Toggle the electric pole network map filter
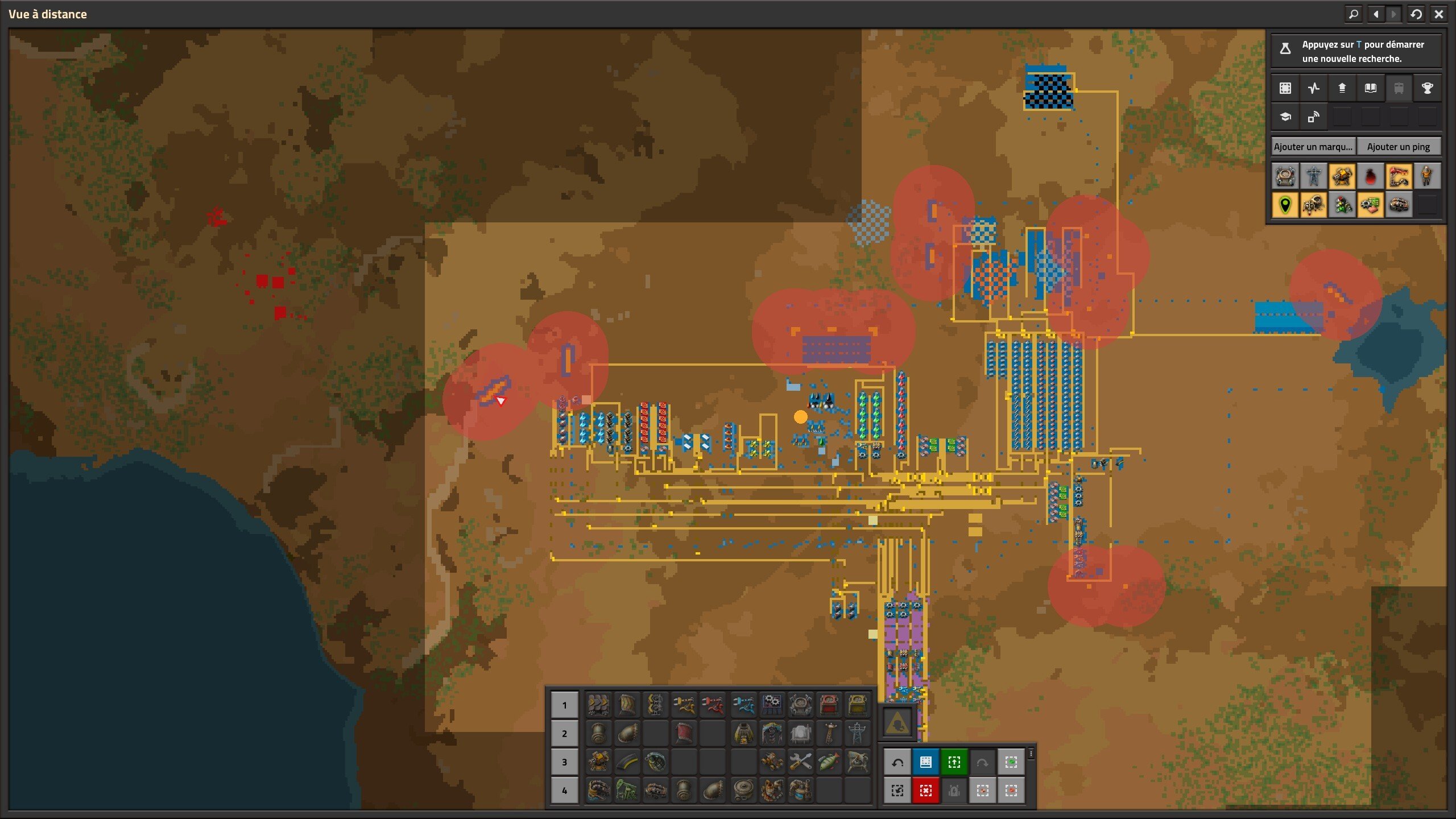 click(x=1313, y=176)
